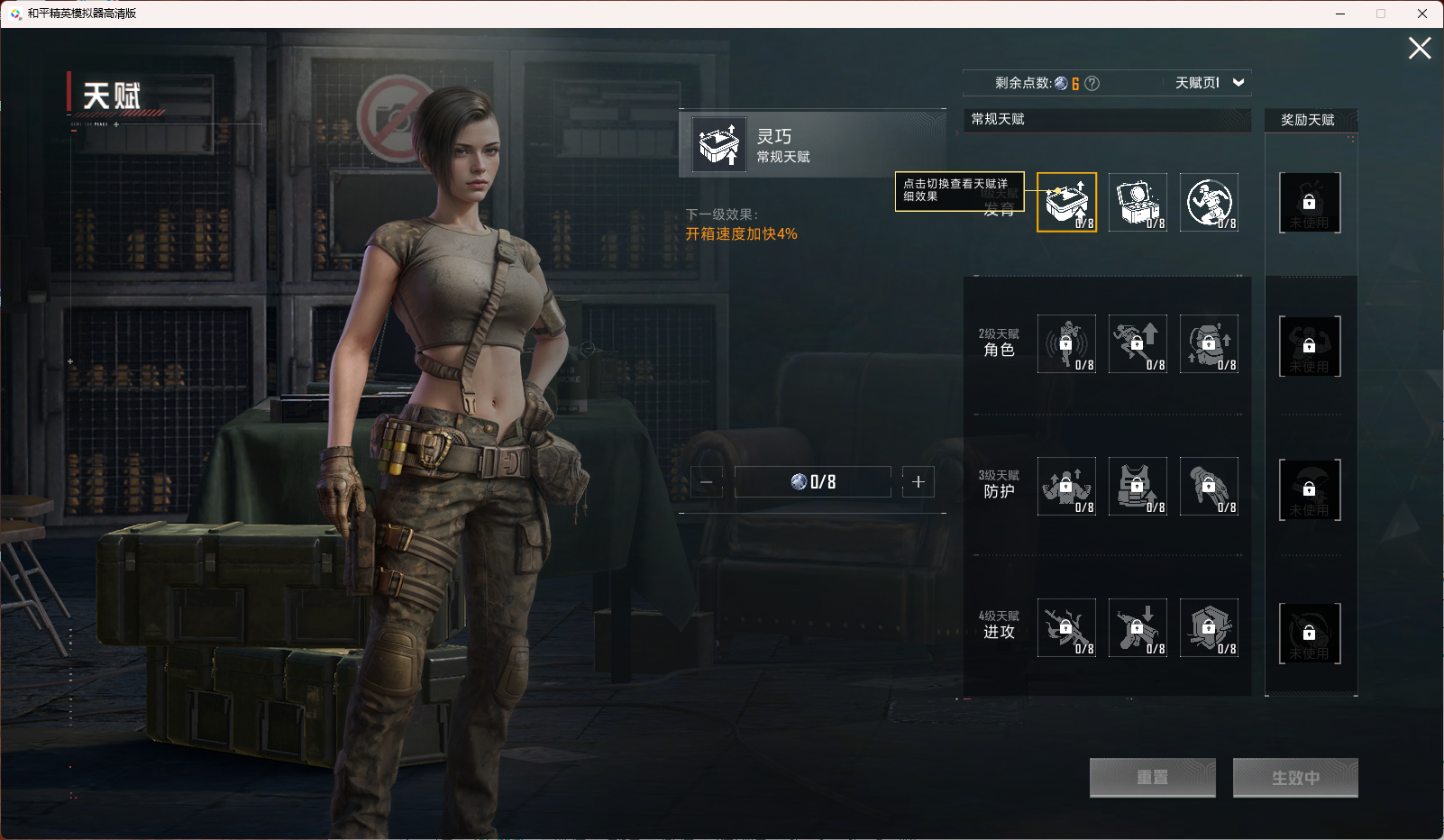Select the locked sprinting figure with arrow talent
The height and width of the screenshot is (840, 1444).
tap(1138, 343)
